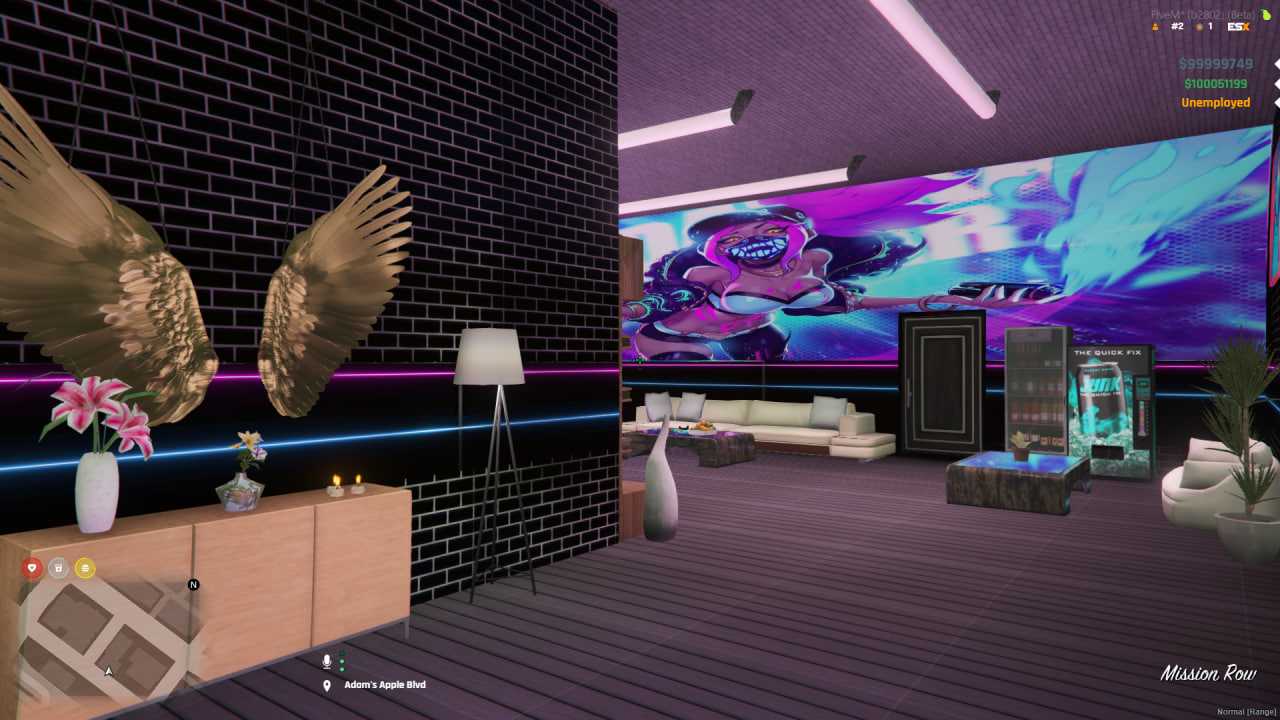Select the Unemployed job label
This screenshot has height=720, width=1280.
[x=1216, y=102]
